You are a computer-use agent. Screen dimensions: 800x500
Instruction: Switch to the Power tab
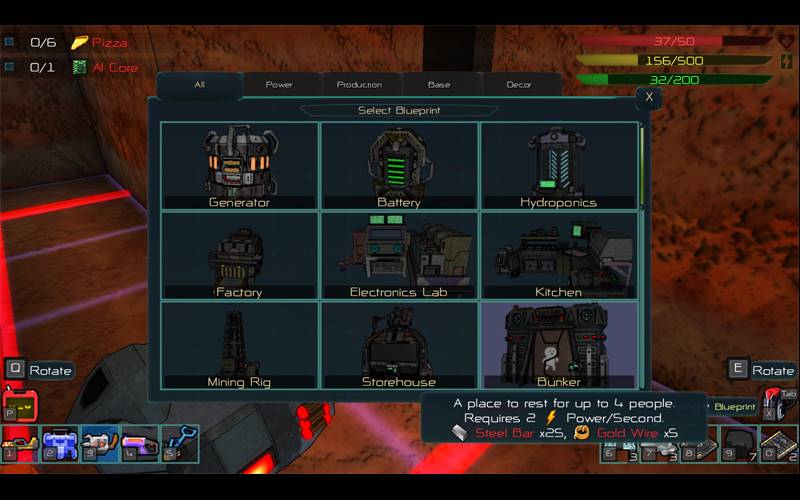pos(279,85)
